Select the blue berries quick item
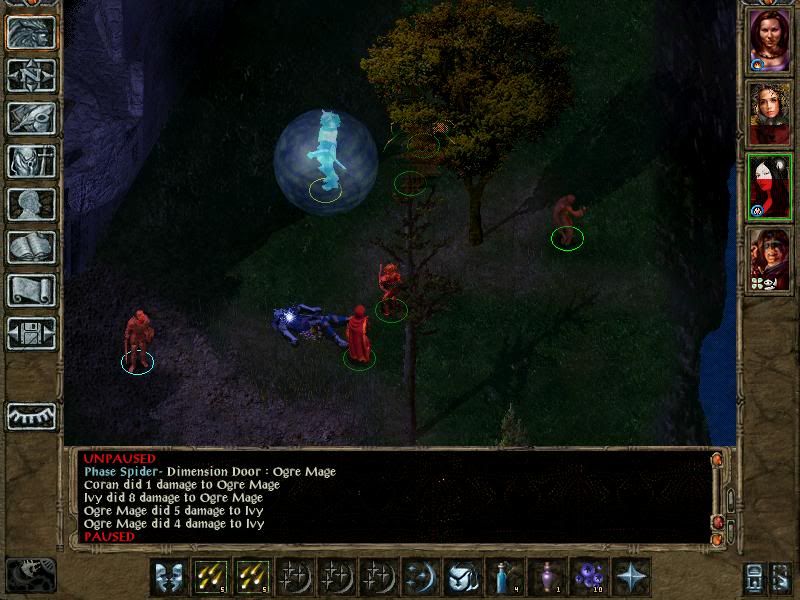This screenshot has width=800, height=600. (590, 577)
